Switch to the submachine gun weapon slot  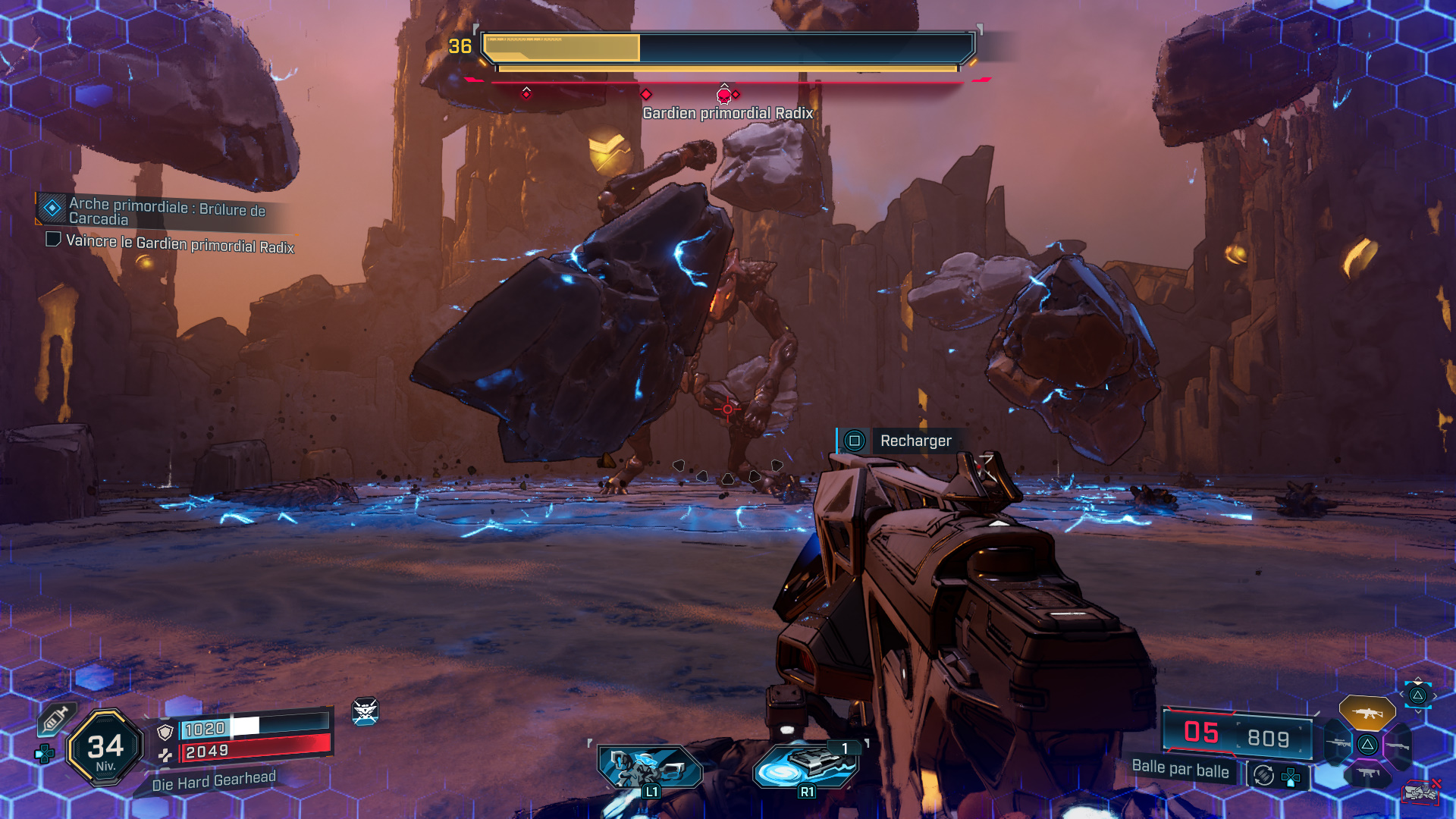(x=1367, y=773)
